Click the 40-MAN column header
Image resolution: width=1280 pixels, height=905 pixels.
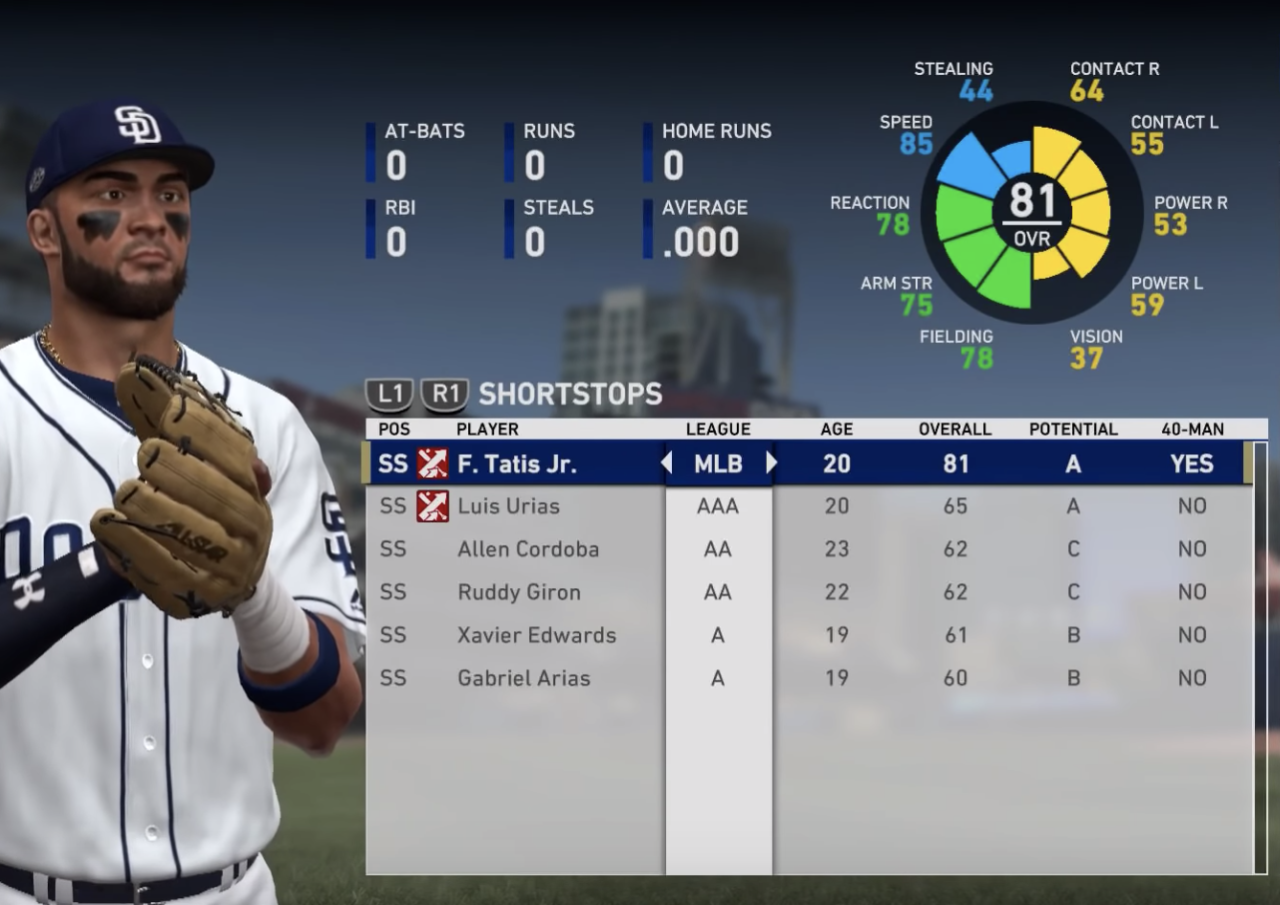click(1192, 429)
